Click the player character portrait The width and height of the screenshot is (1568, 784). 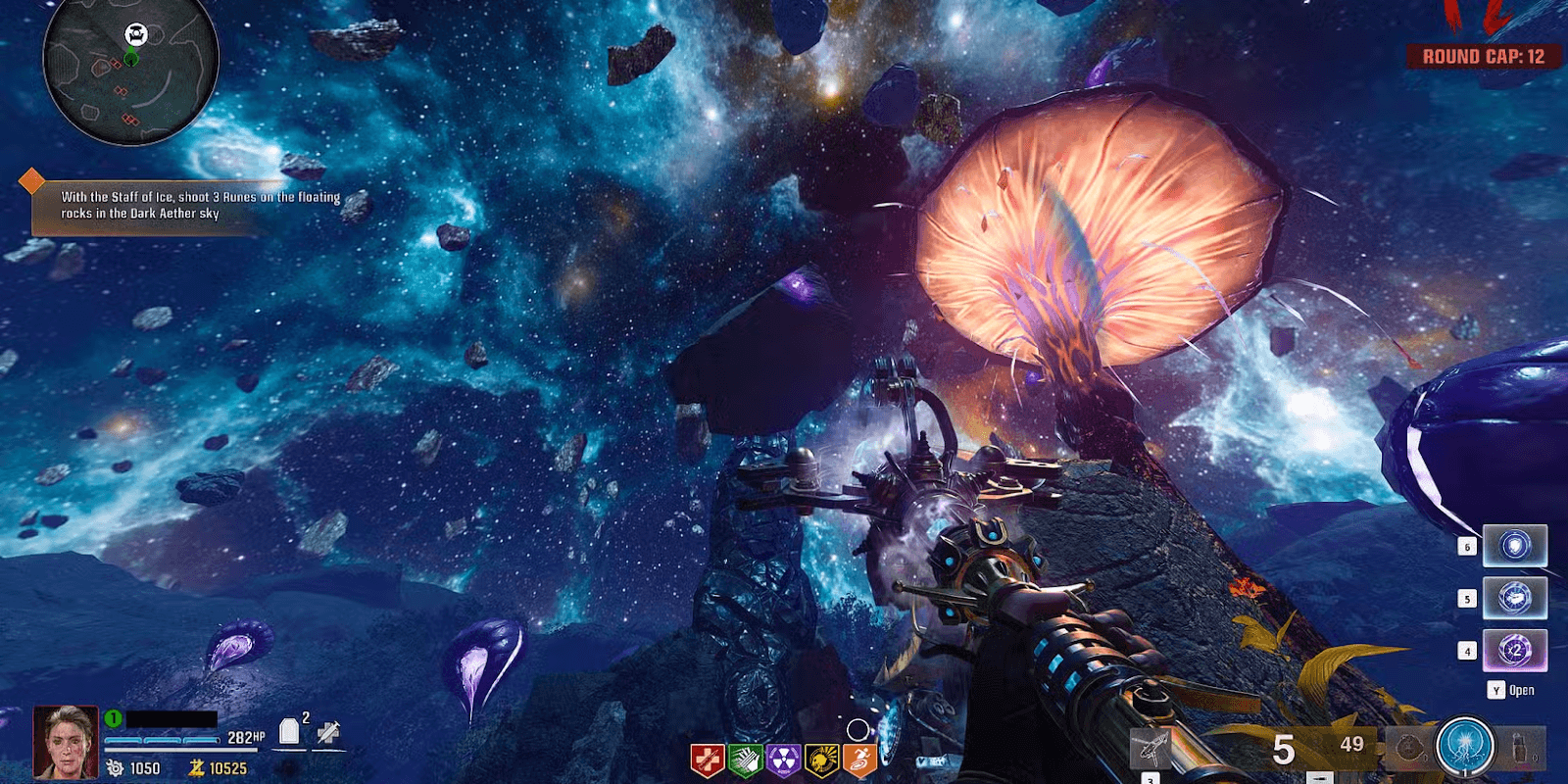[66, 742]
